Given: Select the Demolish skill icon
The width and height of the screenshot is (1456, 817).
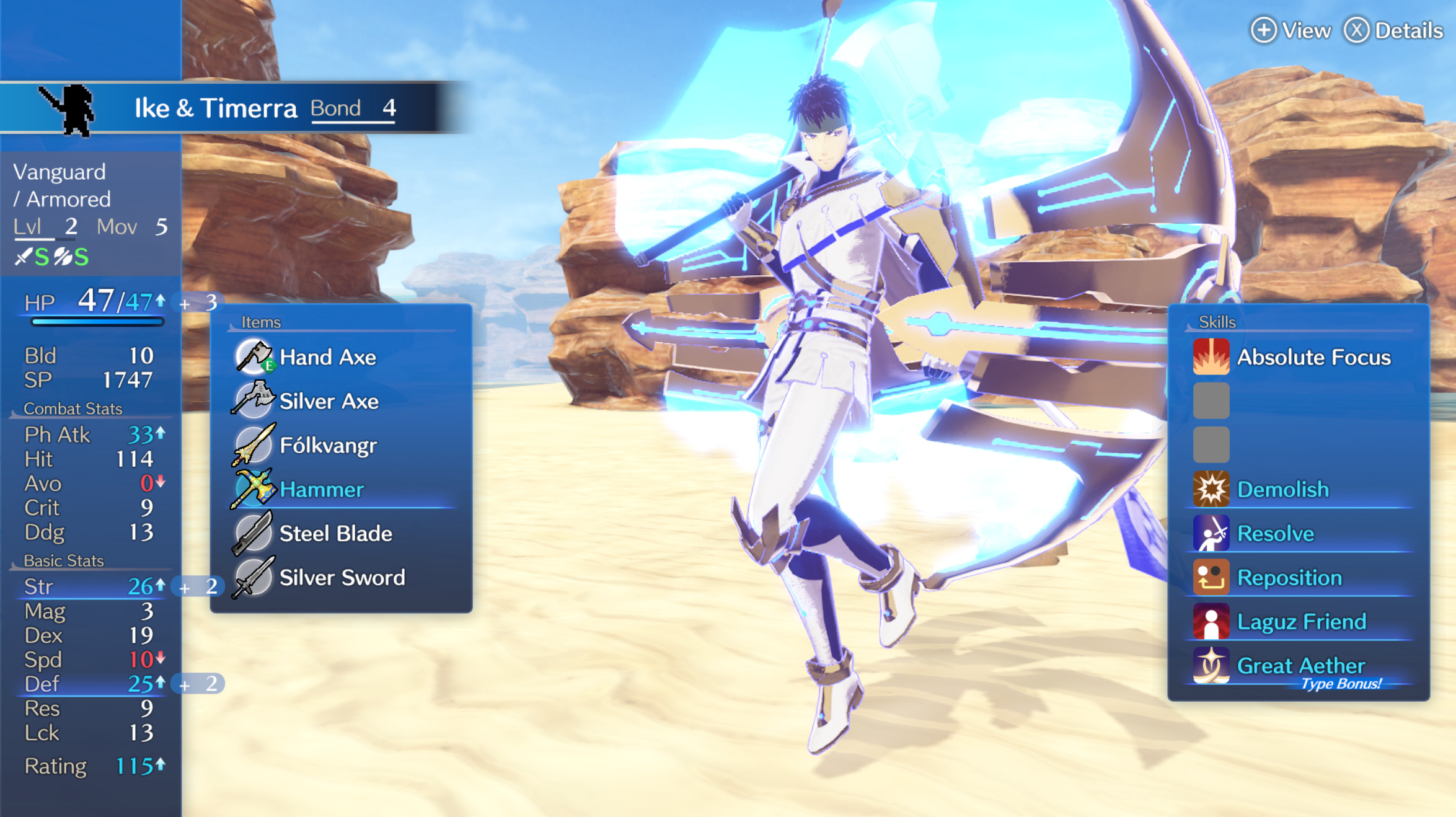Looking at the screenshot, I should tap(1211, 489).
